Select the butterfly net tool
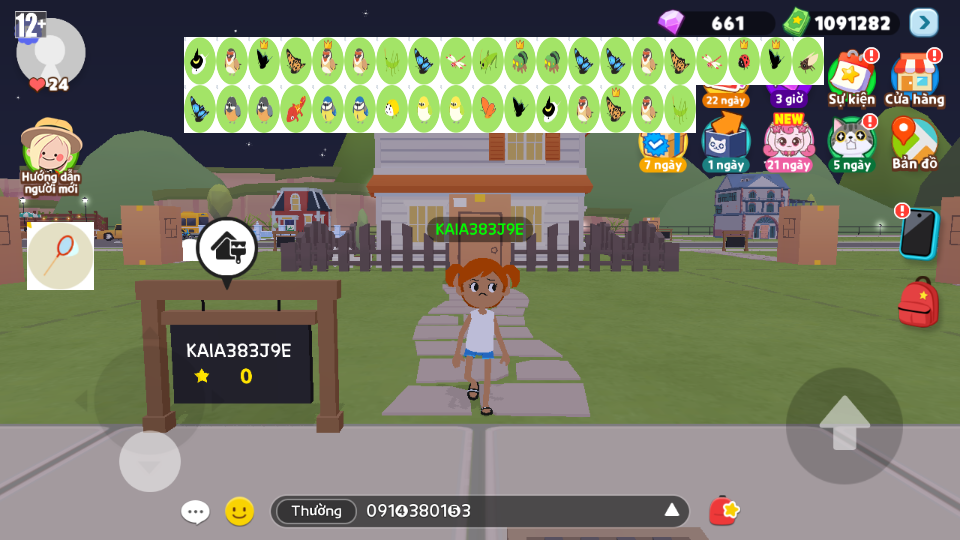Viewport: 960px width, 540px height. click(x=60, y=256)
